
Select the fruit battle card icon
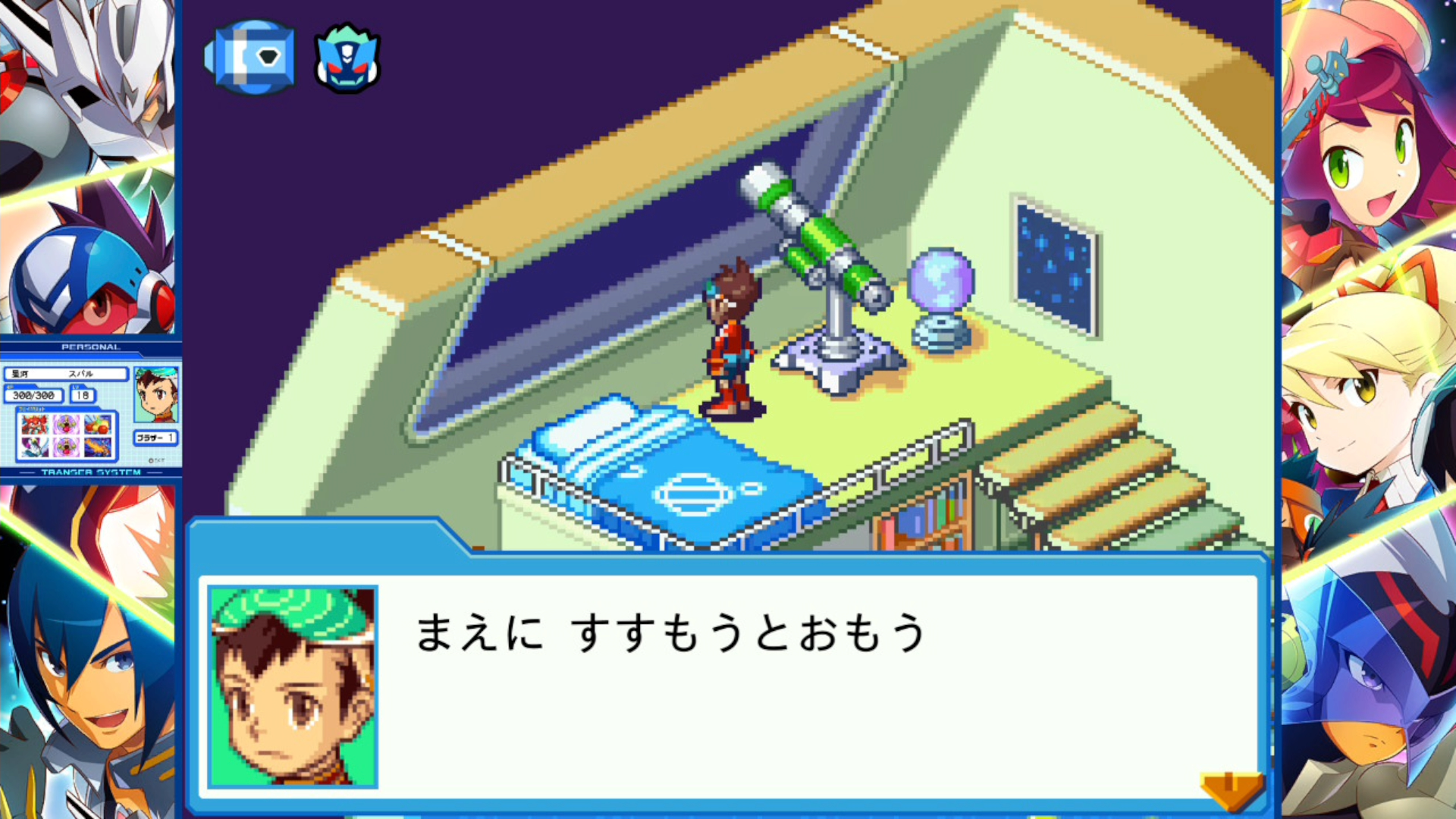coord(97,425)
